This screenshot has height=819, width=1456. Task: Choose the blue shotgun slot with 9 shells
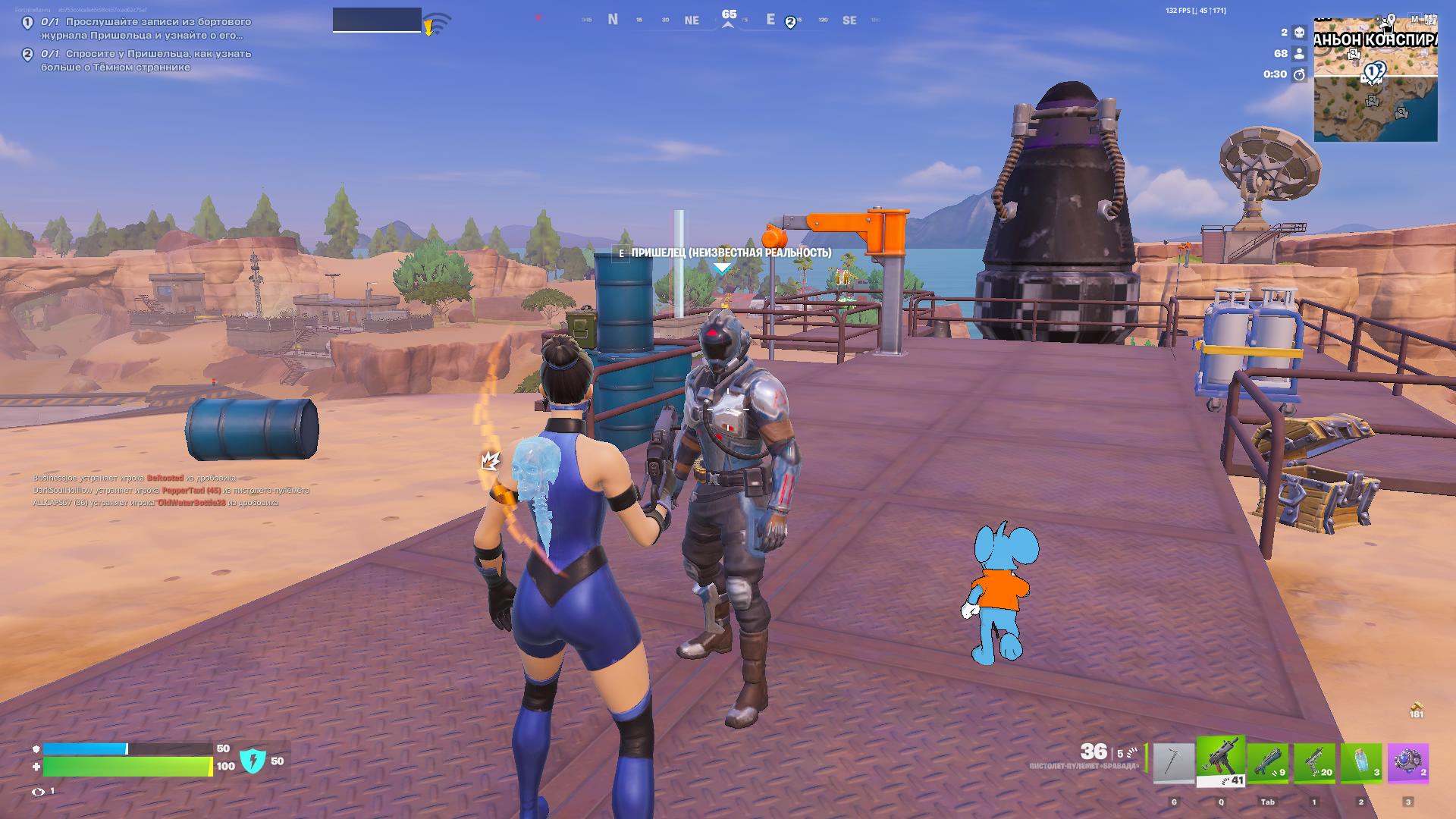pyautogui.click(x=1268, y=764)
